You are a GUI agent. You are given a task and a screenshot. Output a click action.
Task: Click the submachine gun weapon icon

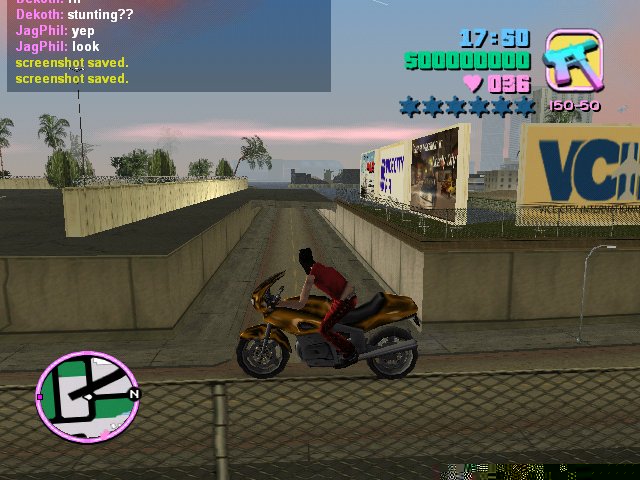573,61
